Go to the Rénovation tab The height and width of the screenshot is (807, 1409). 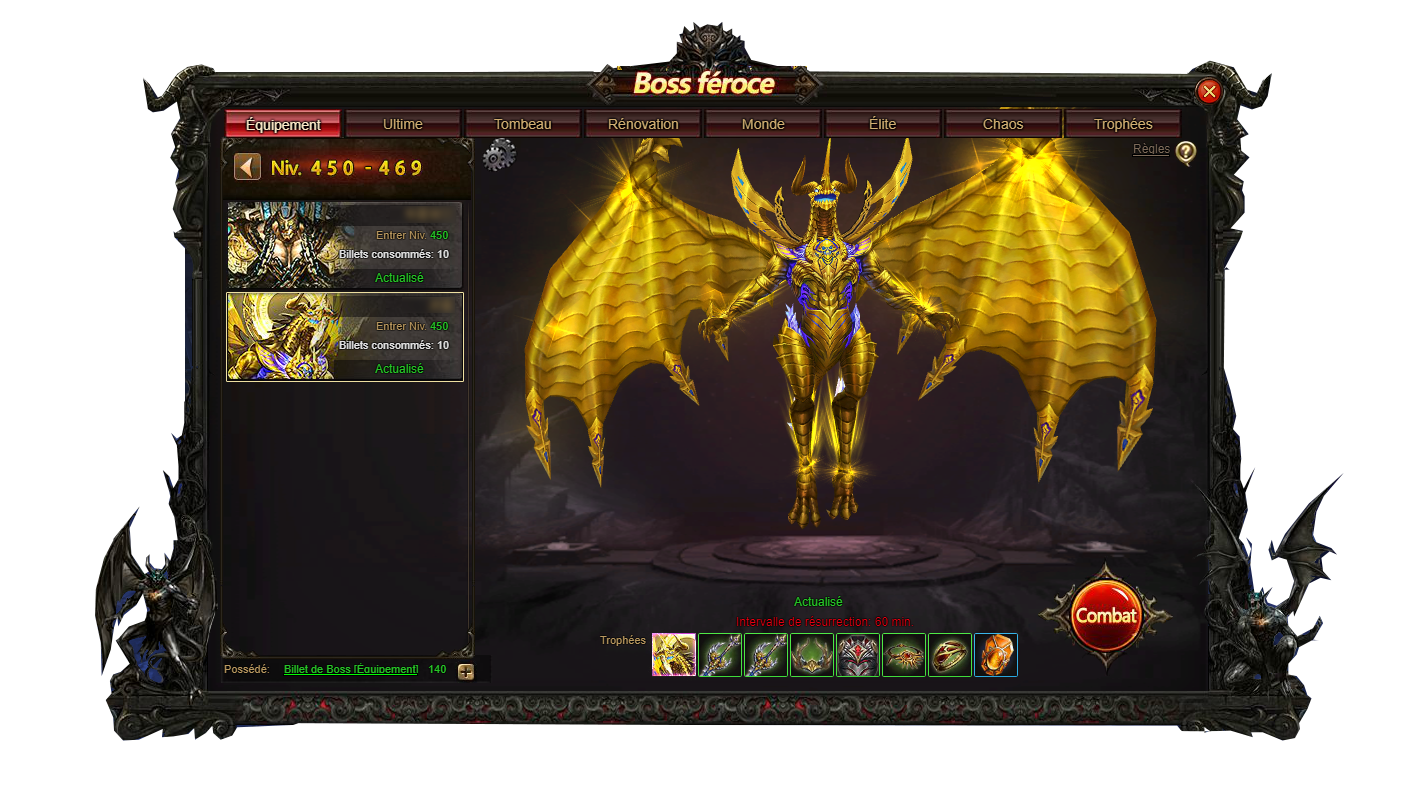pyautogui.click(x=643, y=125)
